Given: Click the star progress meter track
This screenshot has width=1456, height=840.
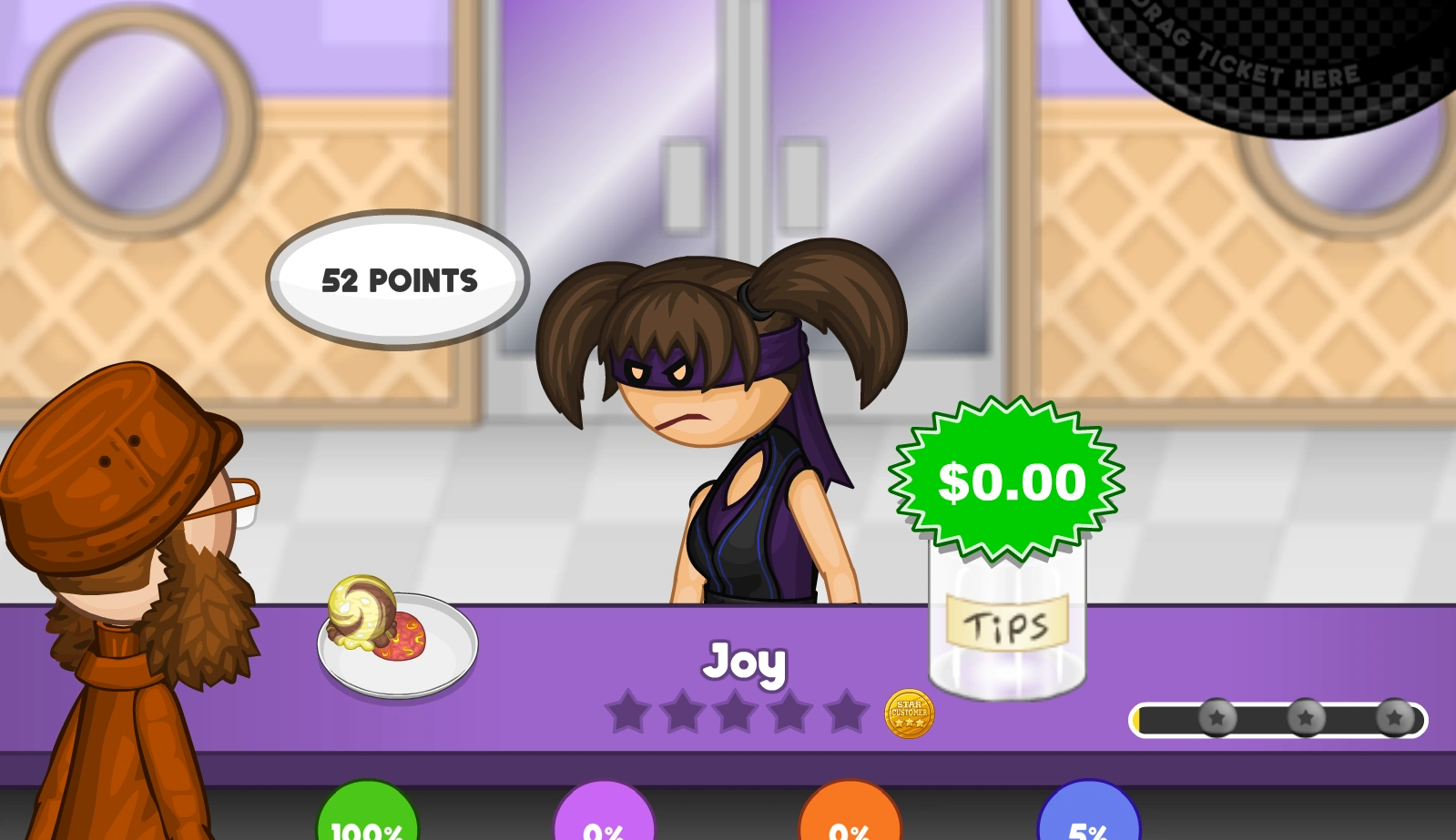Looking at the screenshot, I should coord(1275,720).
